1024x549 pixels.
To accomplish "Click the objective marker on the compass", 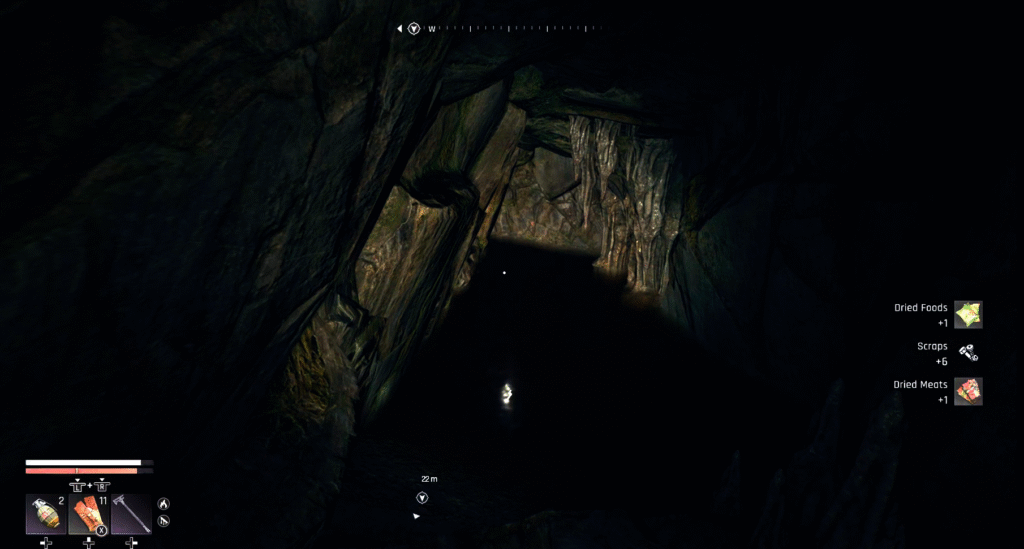I will pos(414,29).
